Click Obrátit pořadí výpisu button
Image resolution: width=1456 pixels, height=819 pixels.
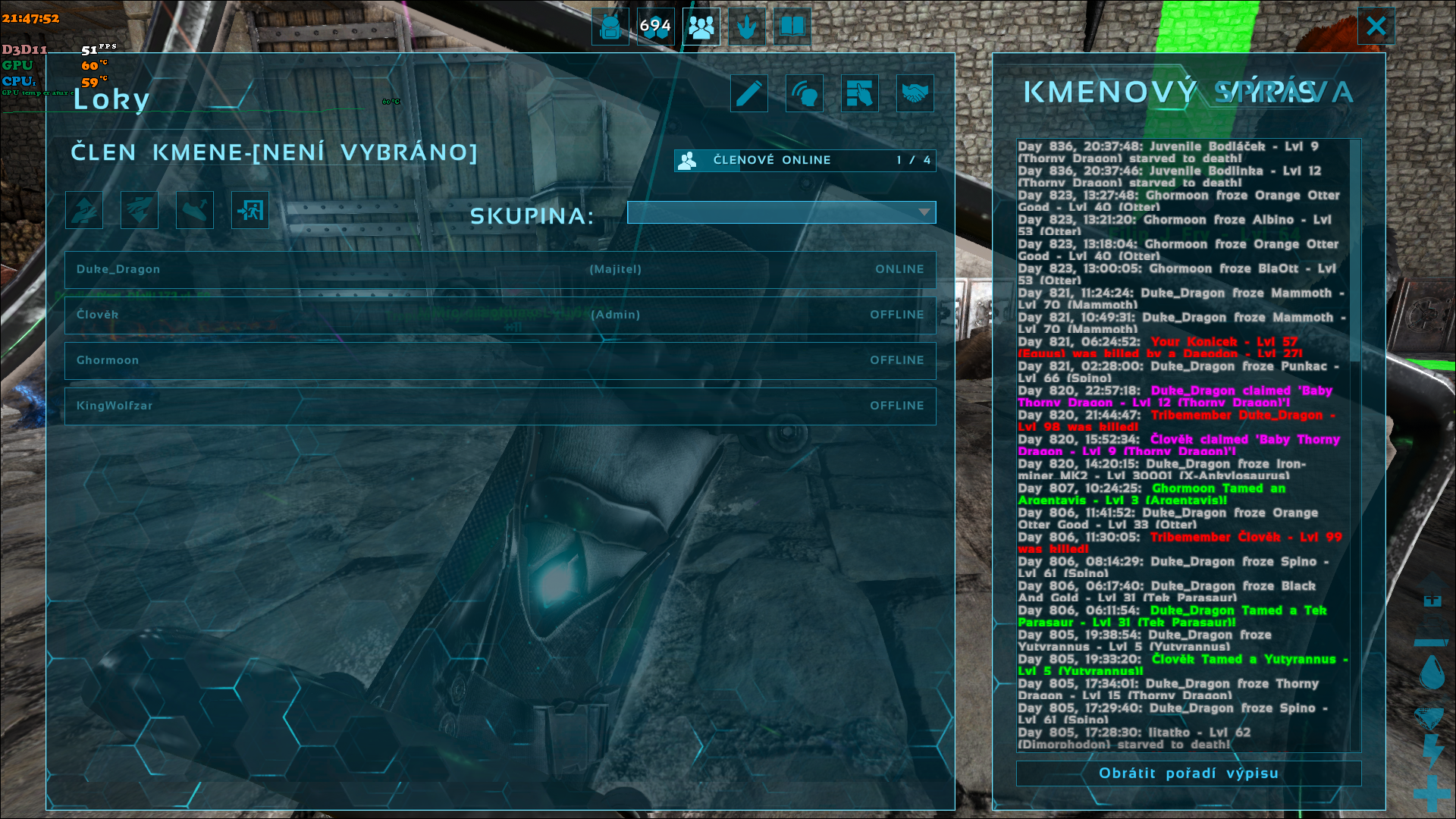click(1188, 773)
